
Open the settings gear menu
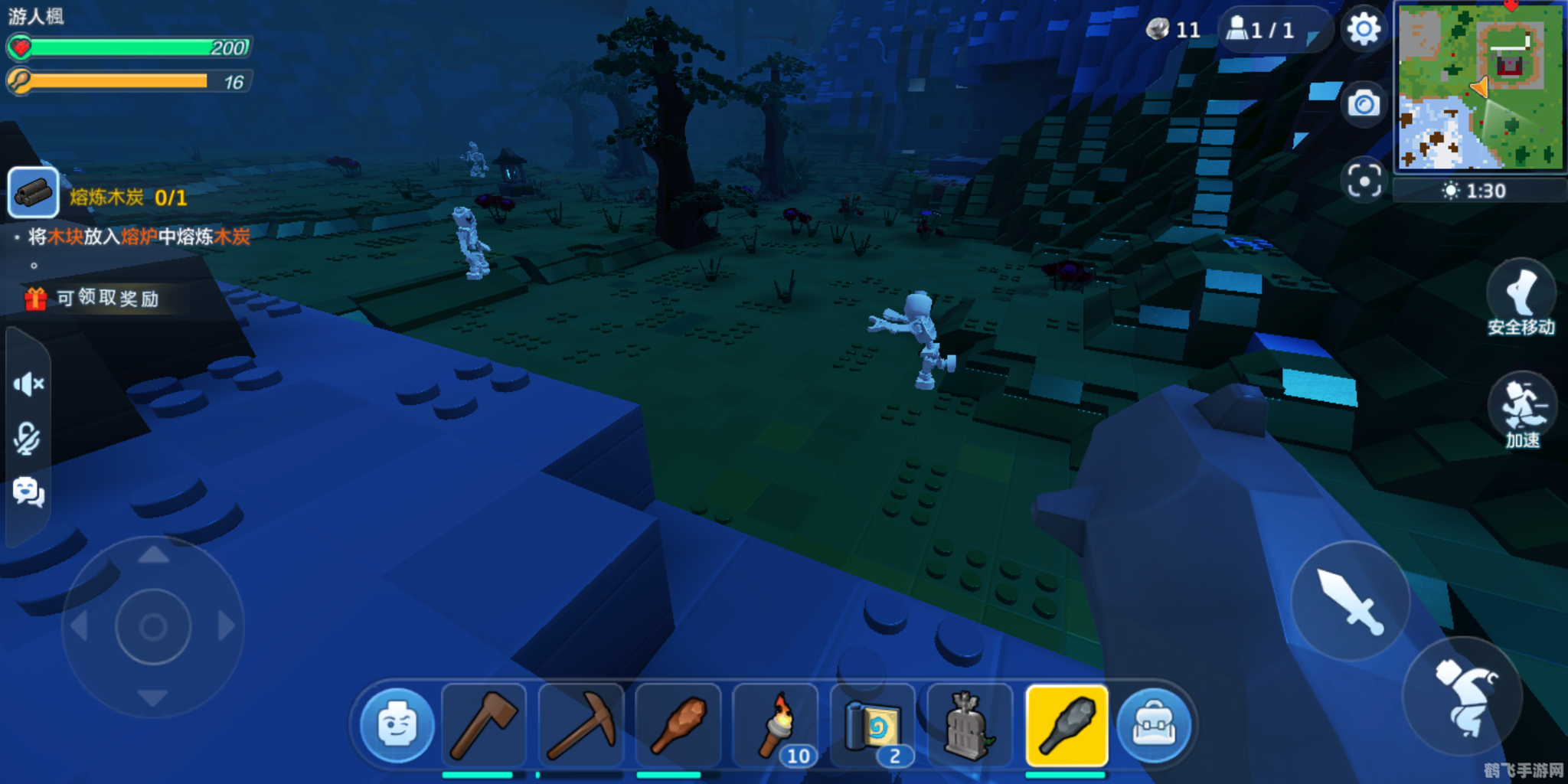pyautogui.click(x=1364, y=30)
